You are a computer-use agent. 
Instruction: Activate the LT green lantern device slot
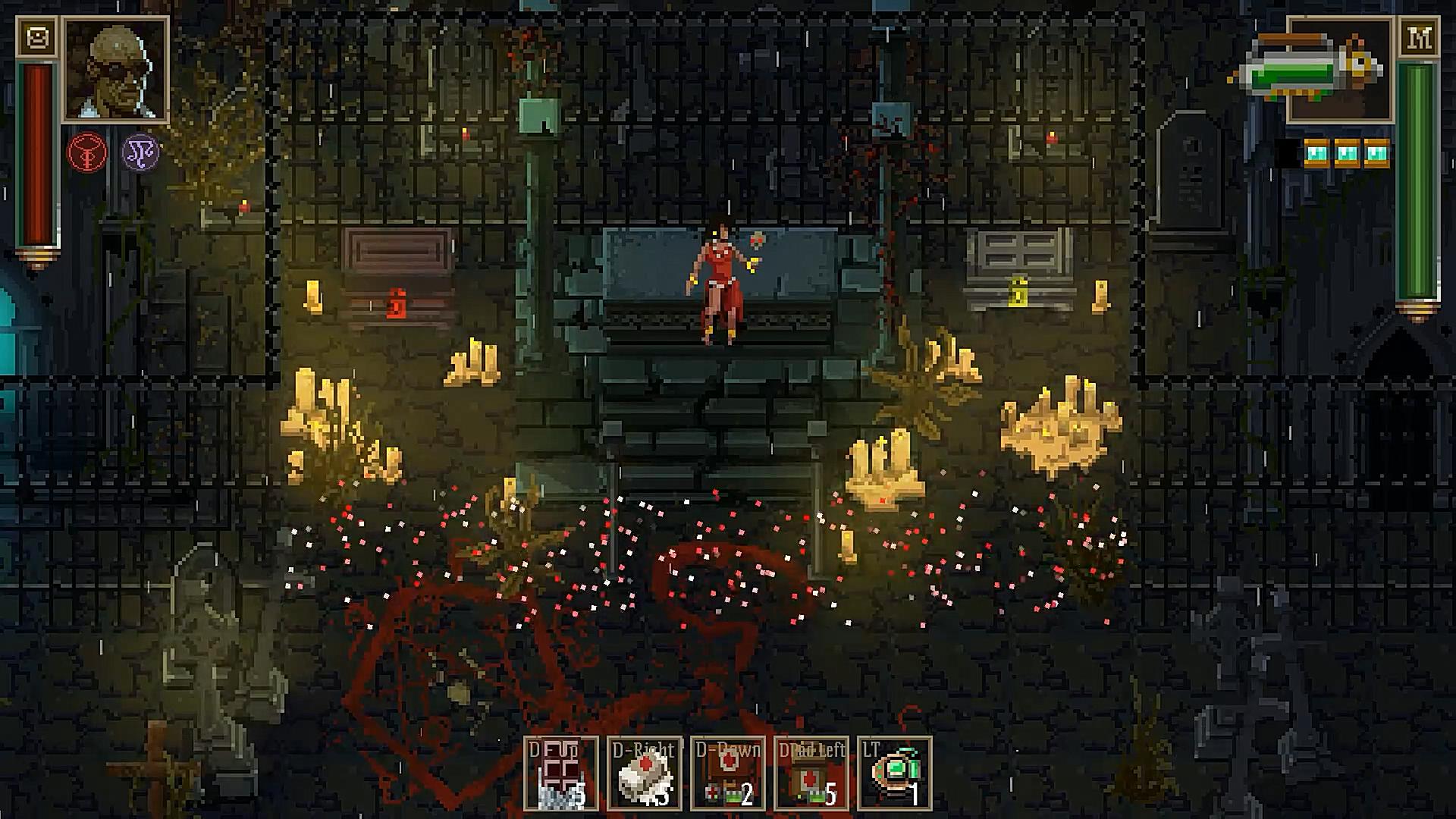click(x=895, y=773)
